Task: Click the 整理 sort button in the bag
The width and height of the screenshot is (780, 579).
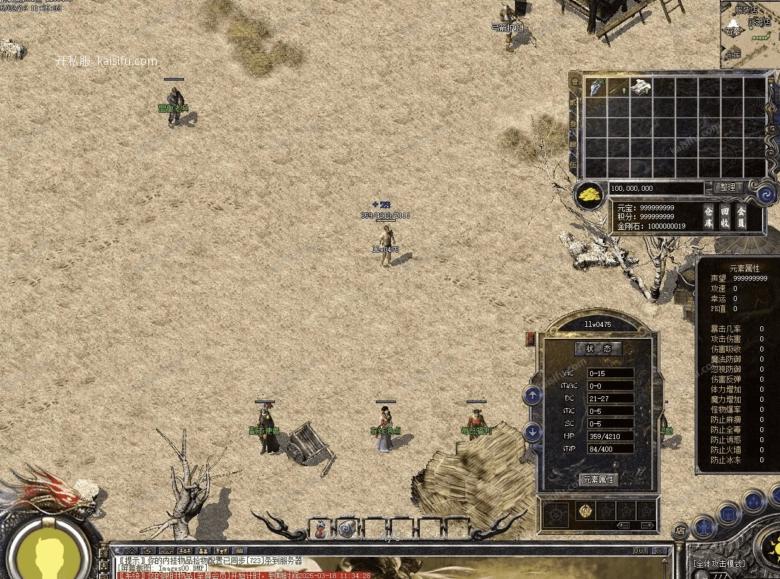Action: click(726, 187)
